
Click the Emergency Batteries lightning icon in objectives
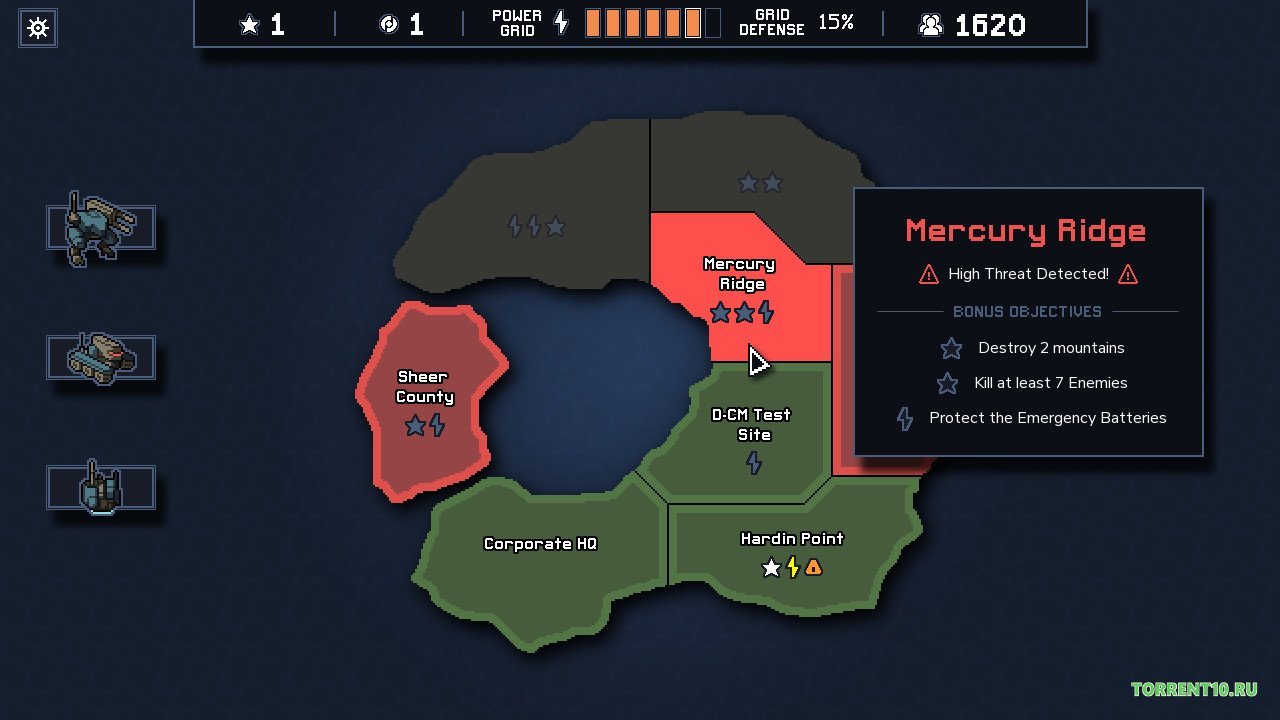pyautogui.click(x=904, y=418)
